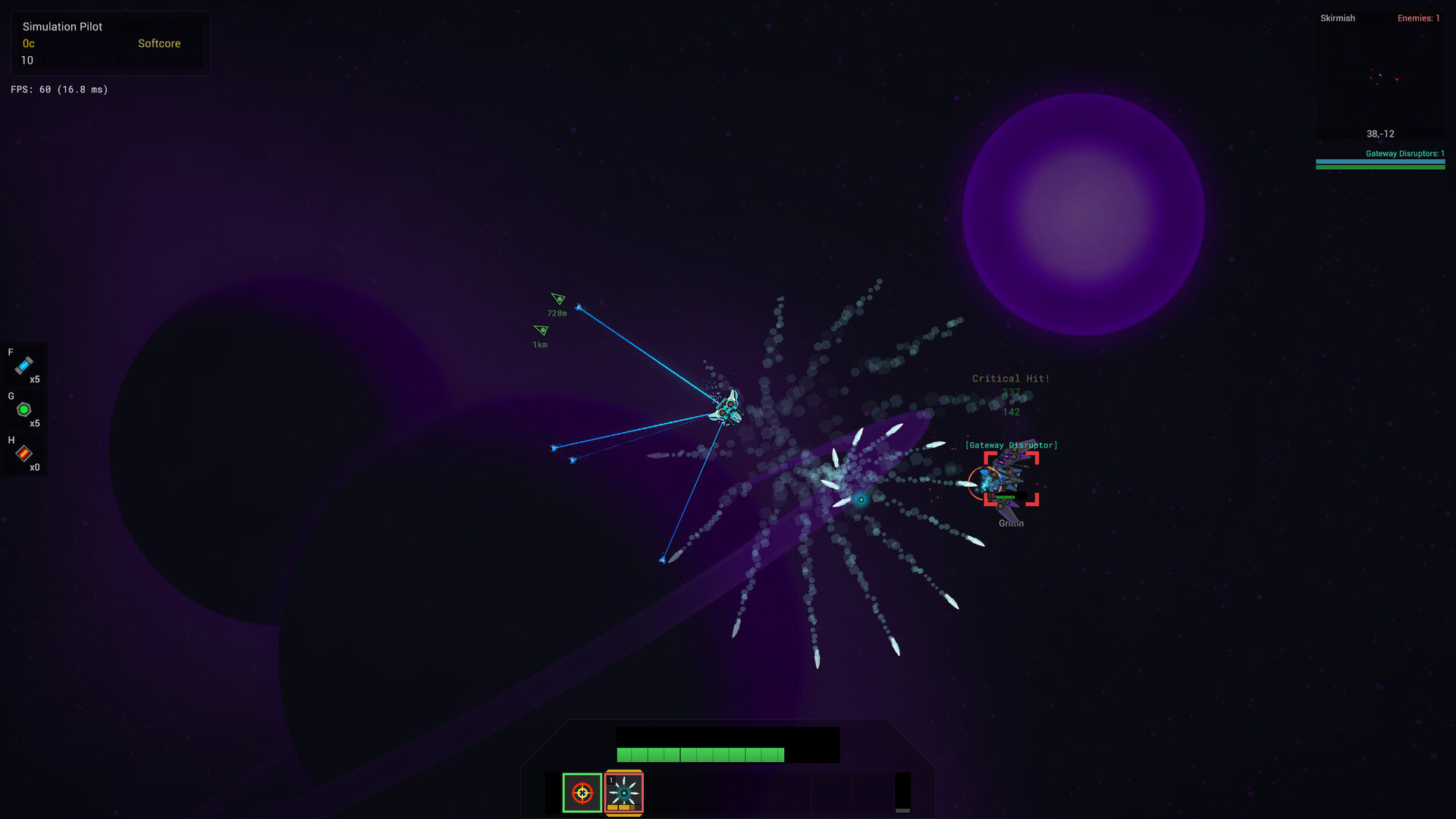The width and height of the screenshot is (1456, 819).
Task: Click the 0c credits display
Action: pos(28,43)
